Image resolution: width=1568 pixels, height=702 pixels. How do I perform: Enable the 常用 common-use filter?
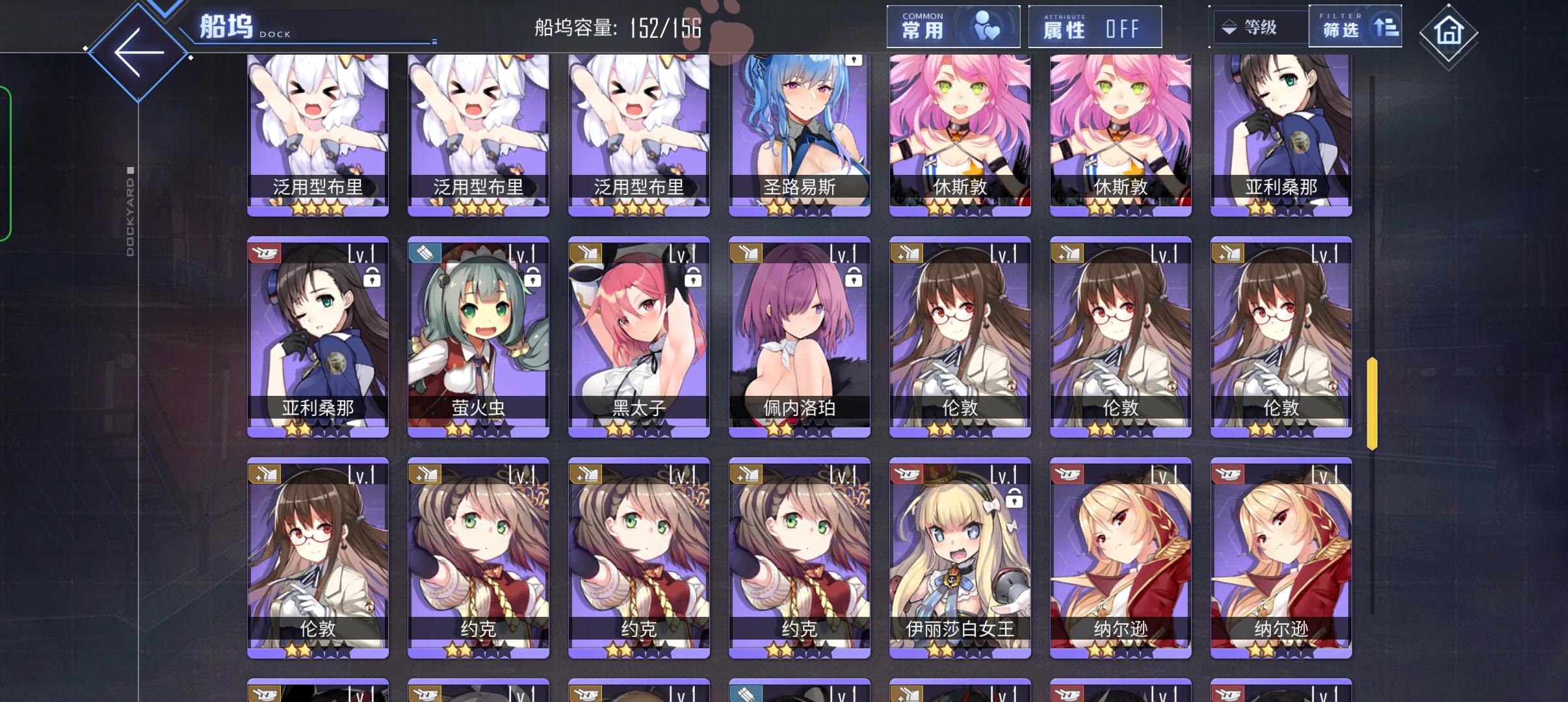tap(953, 26)
